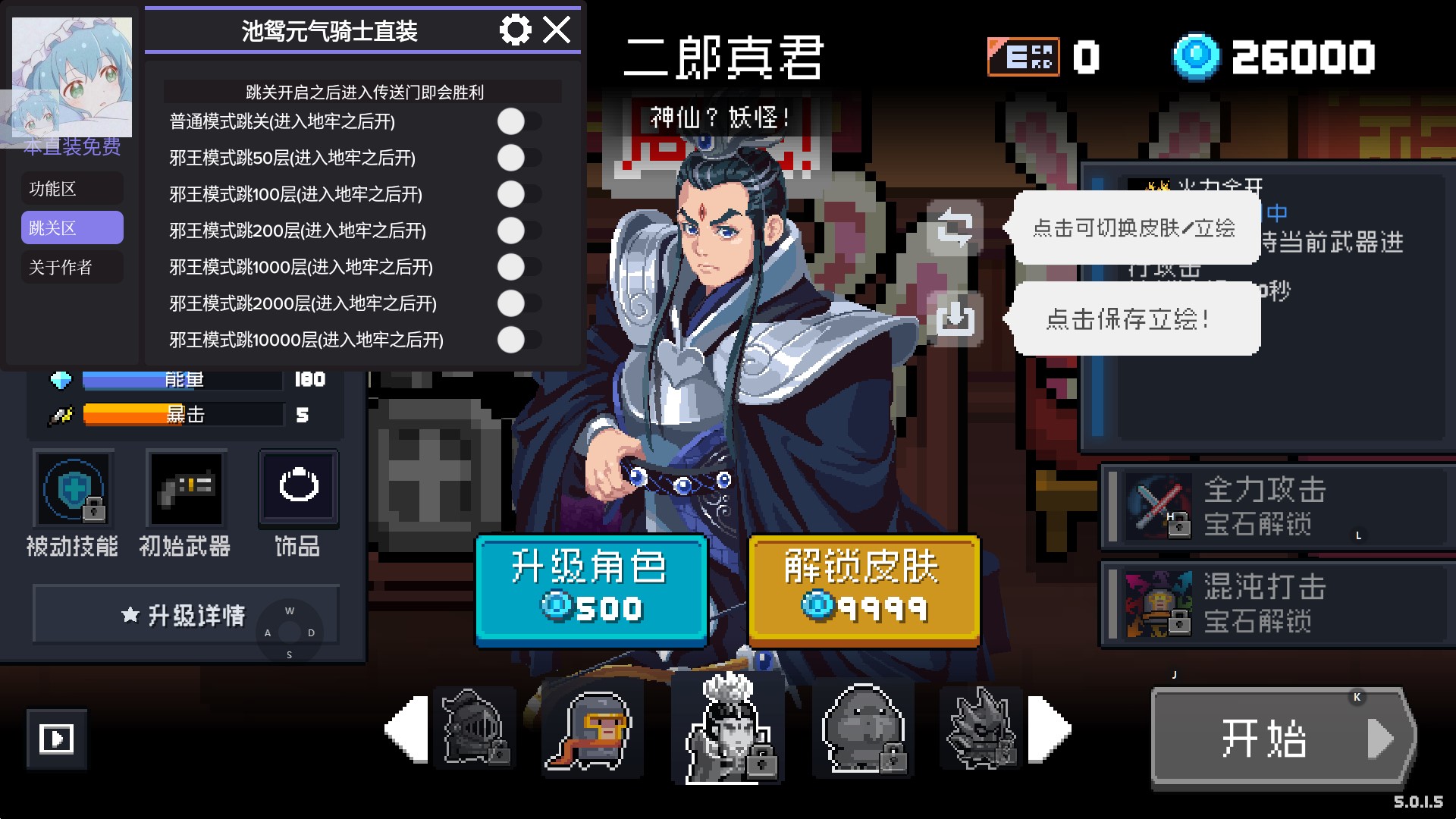Open the mod menu settings gear

516,31
